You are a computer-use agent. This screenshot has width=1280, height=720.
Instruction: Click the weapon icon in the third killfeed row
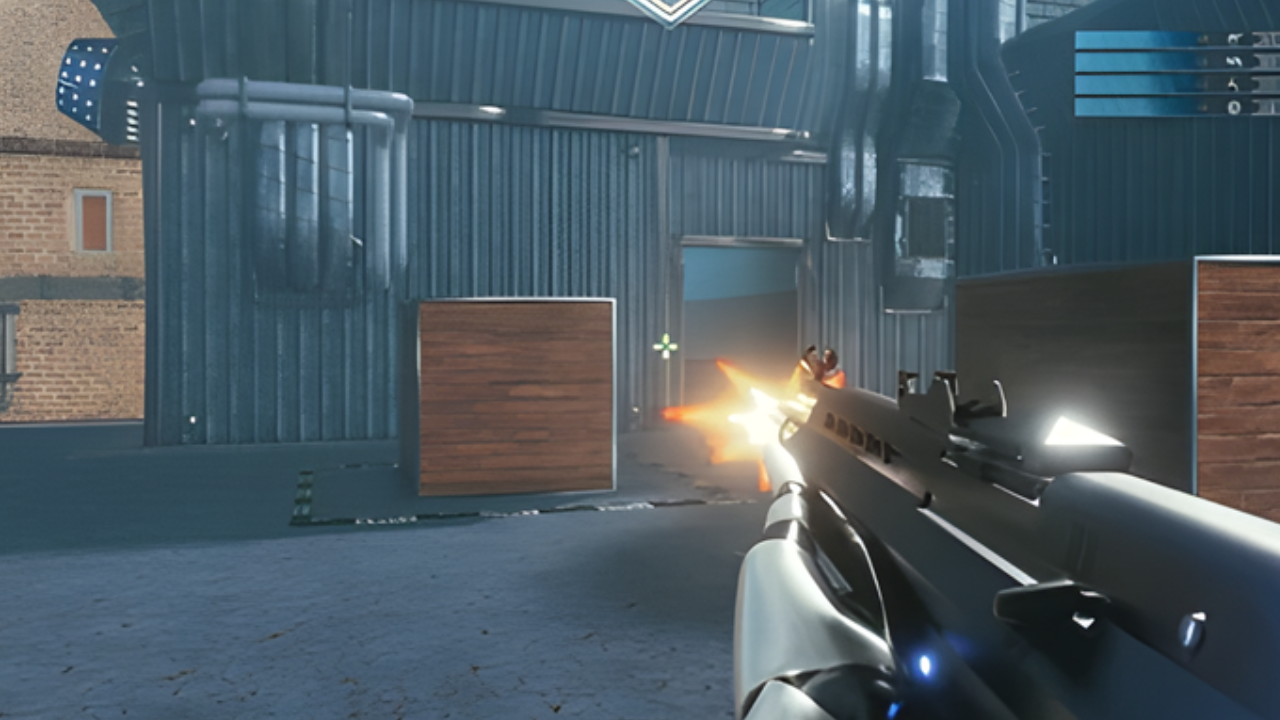point(1233,84)
